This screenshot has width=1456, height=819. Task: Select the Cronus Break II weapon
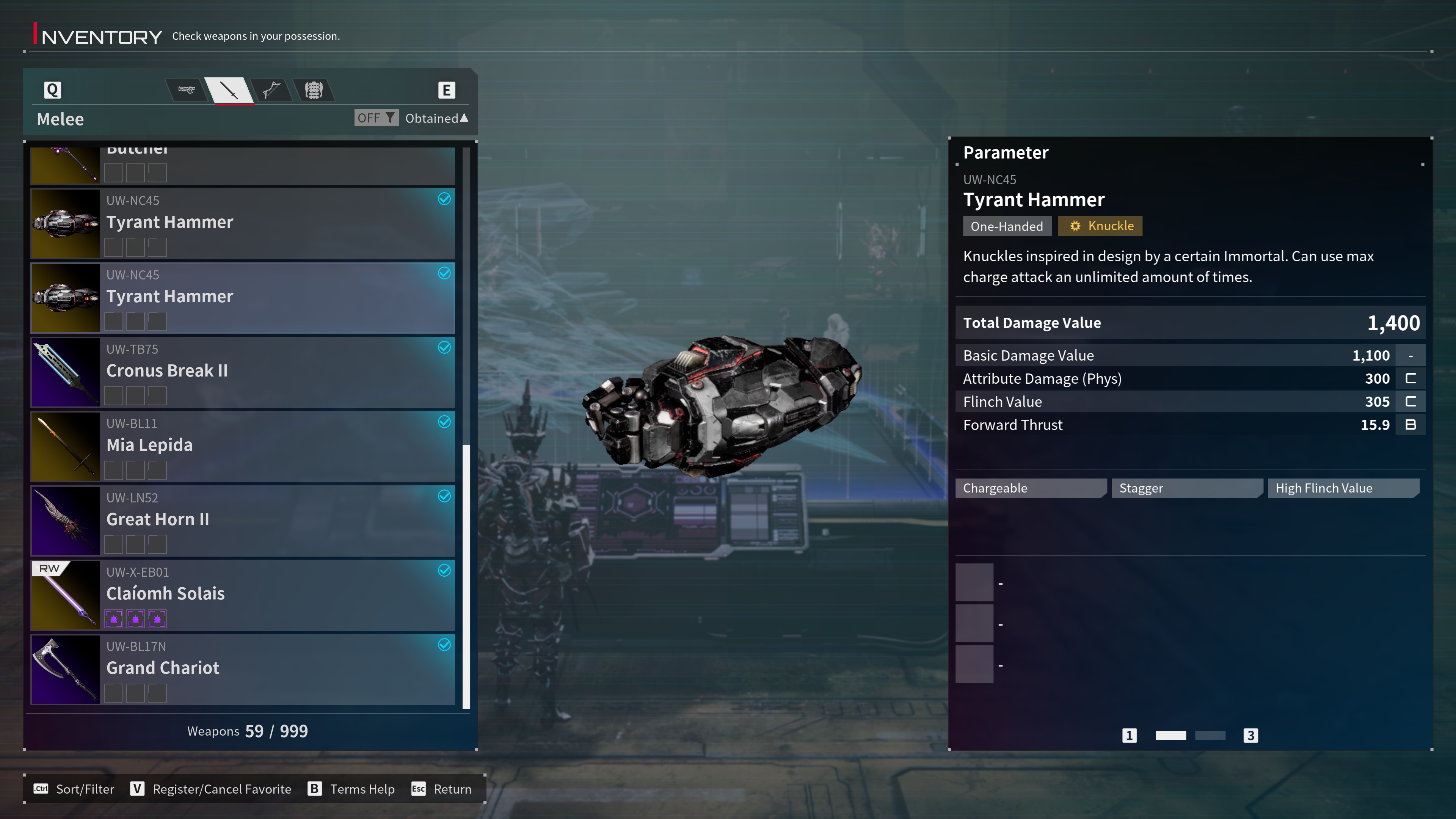243,372
